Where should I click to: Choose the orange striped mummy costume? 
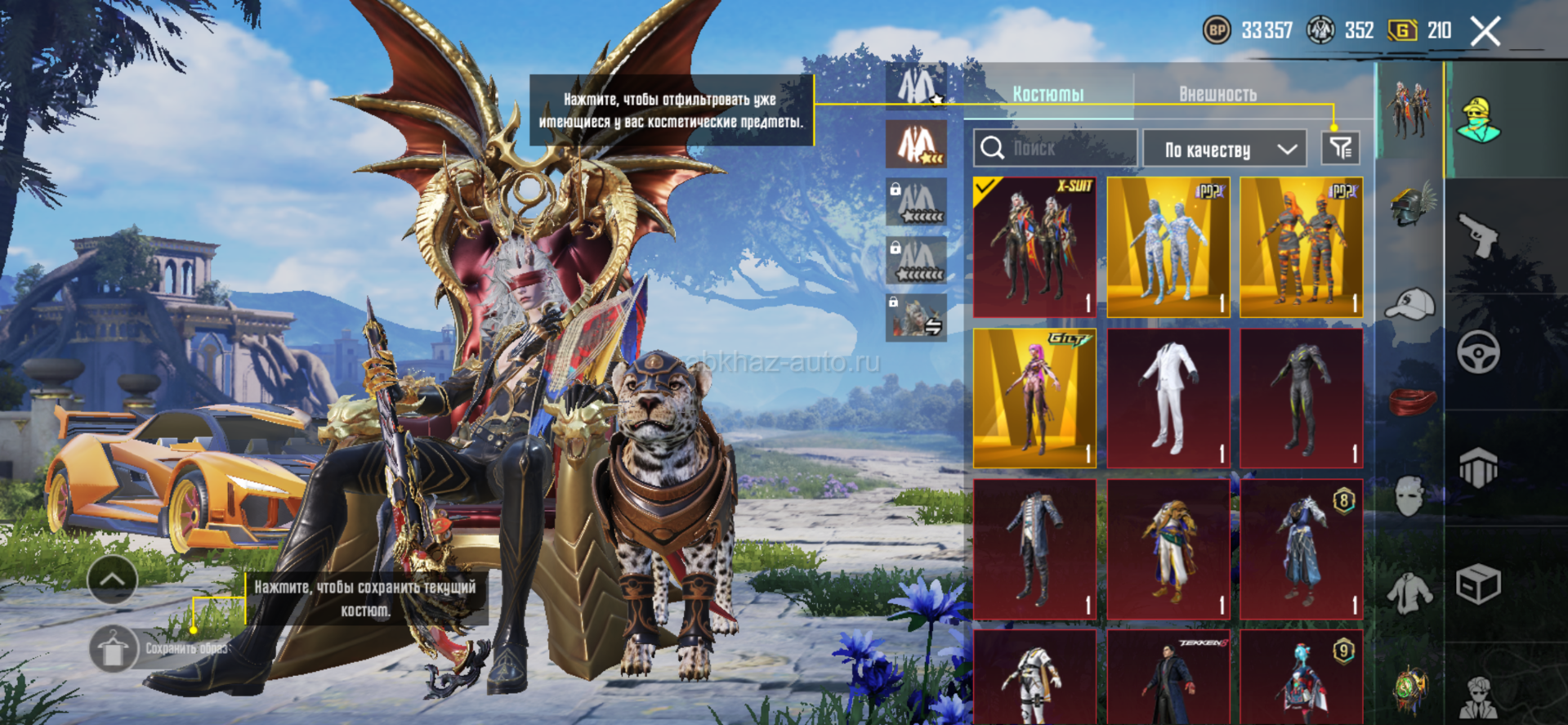[x=1301, y=247]
